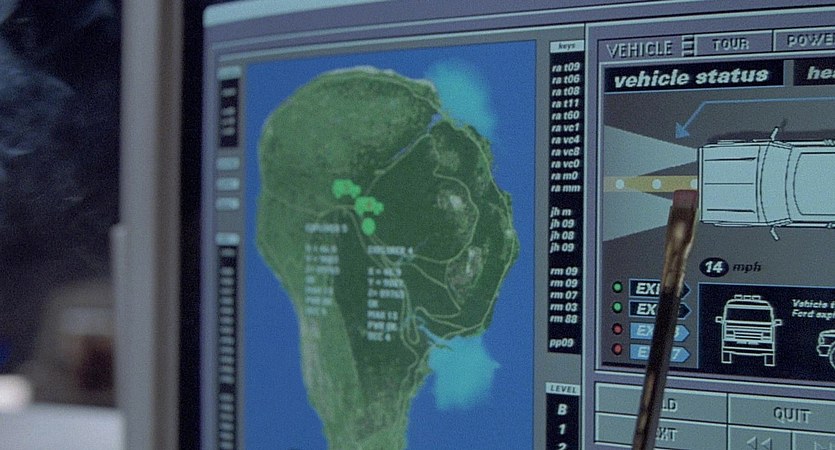Select the ra t11 key entry
Image resolution: width=835 pixels, height=450 pixels.
pos(566,103)
